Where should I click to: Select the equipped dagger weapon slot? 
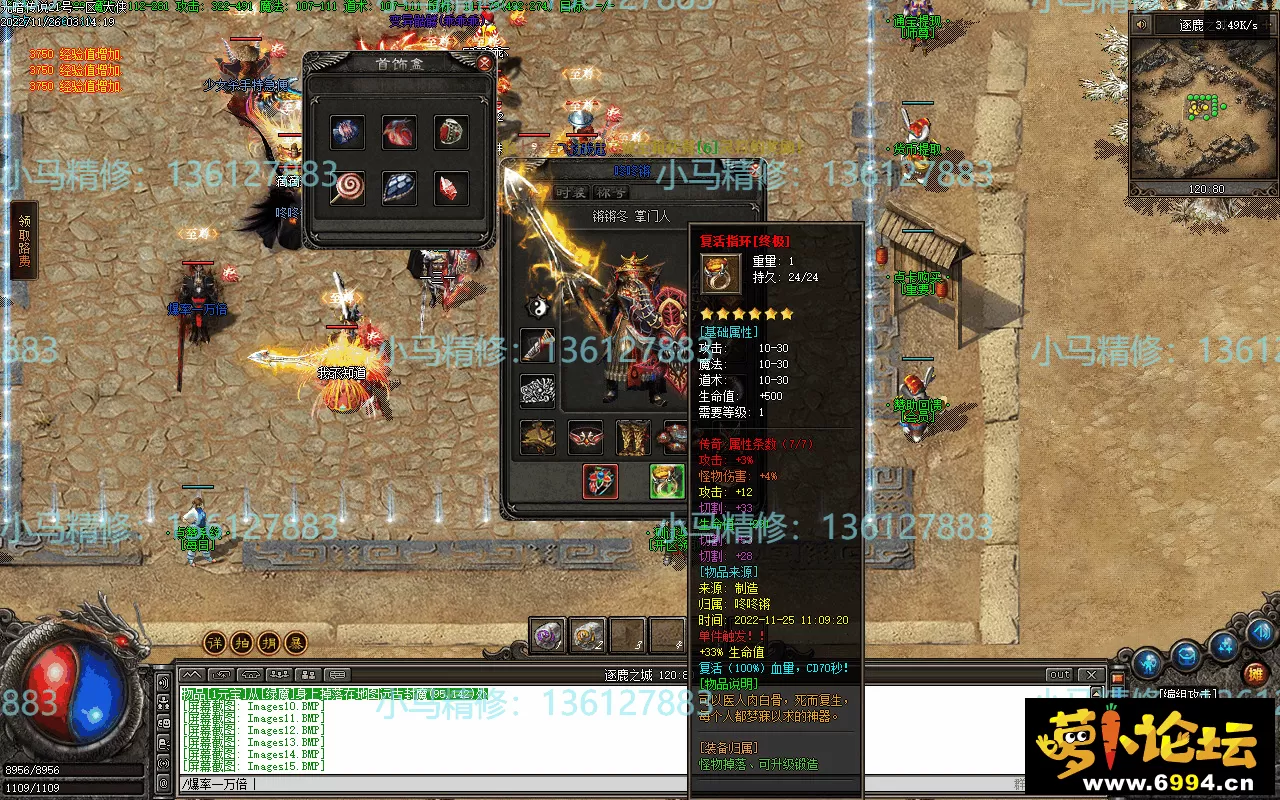click(x=538, y=346)
